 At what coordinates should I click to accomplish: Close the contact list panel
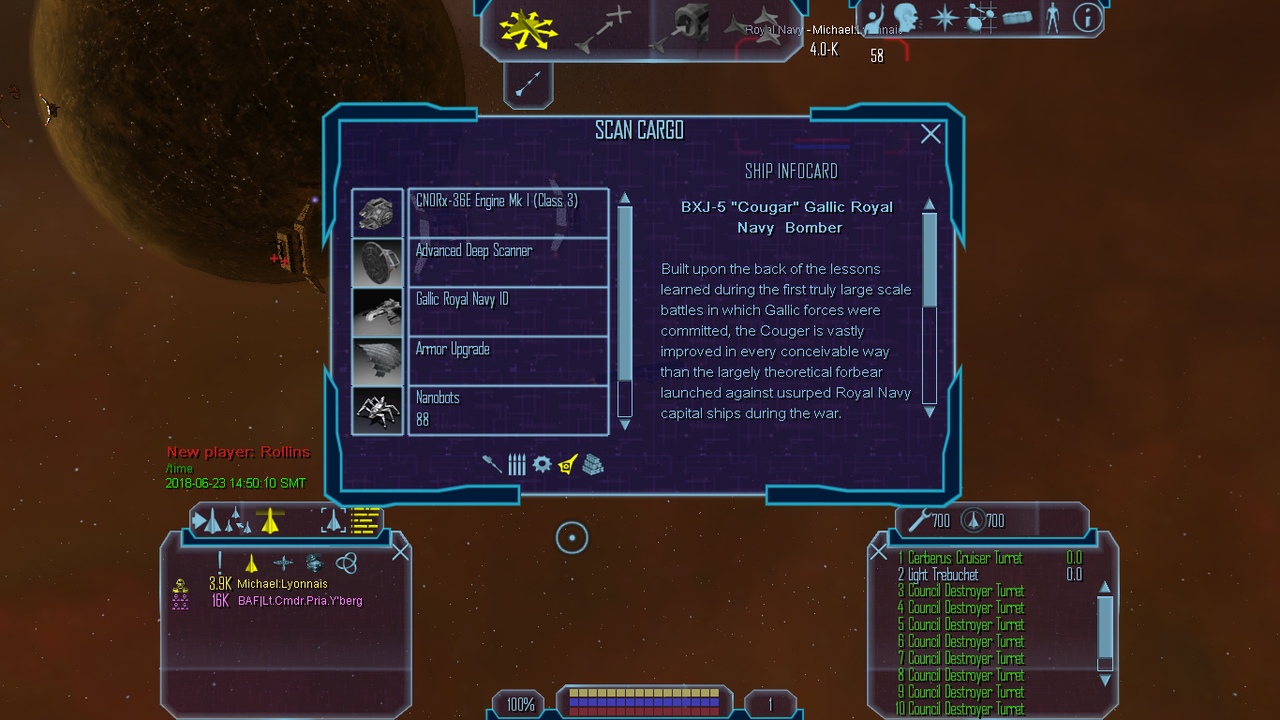pos(400,552)
